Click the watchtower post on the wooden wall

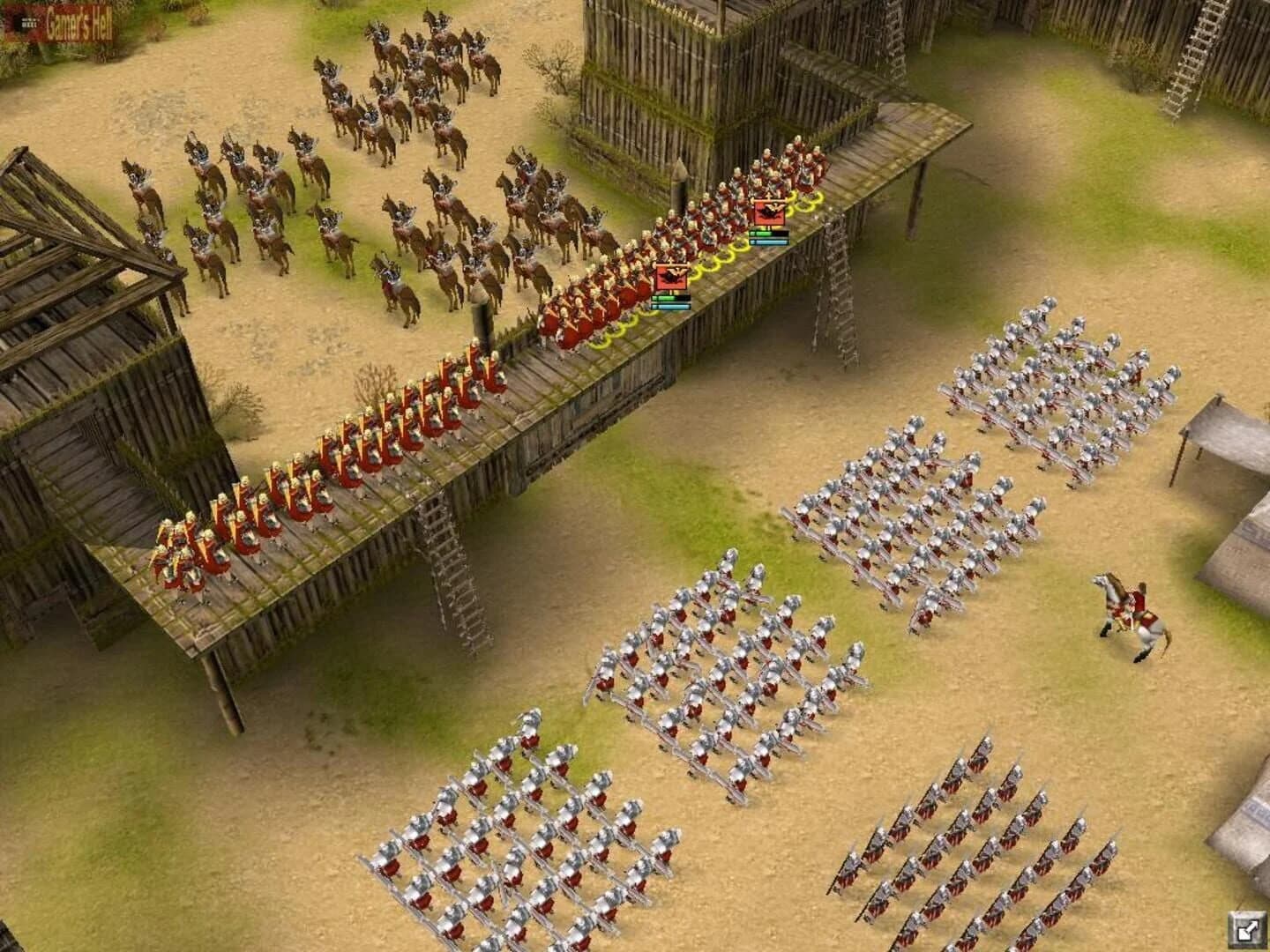click(679, 176)
